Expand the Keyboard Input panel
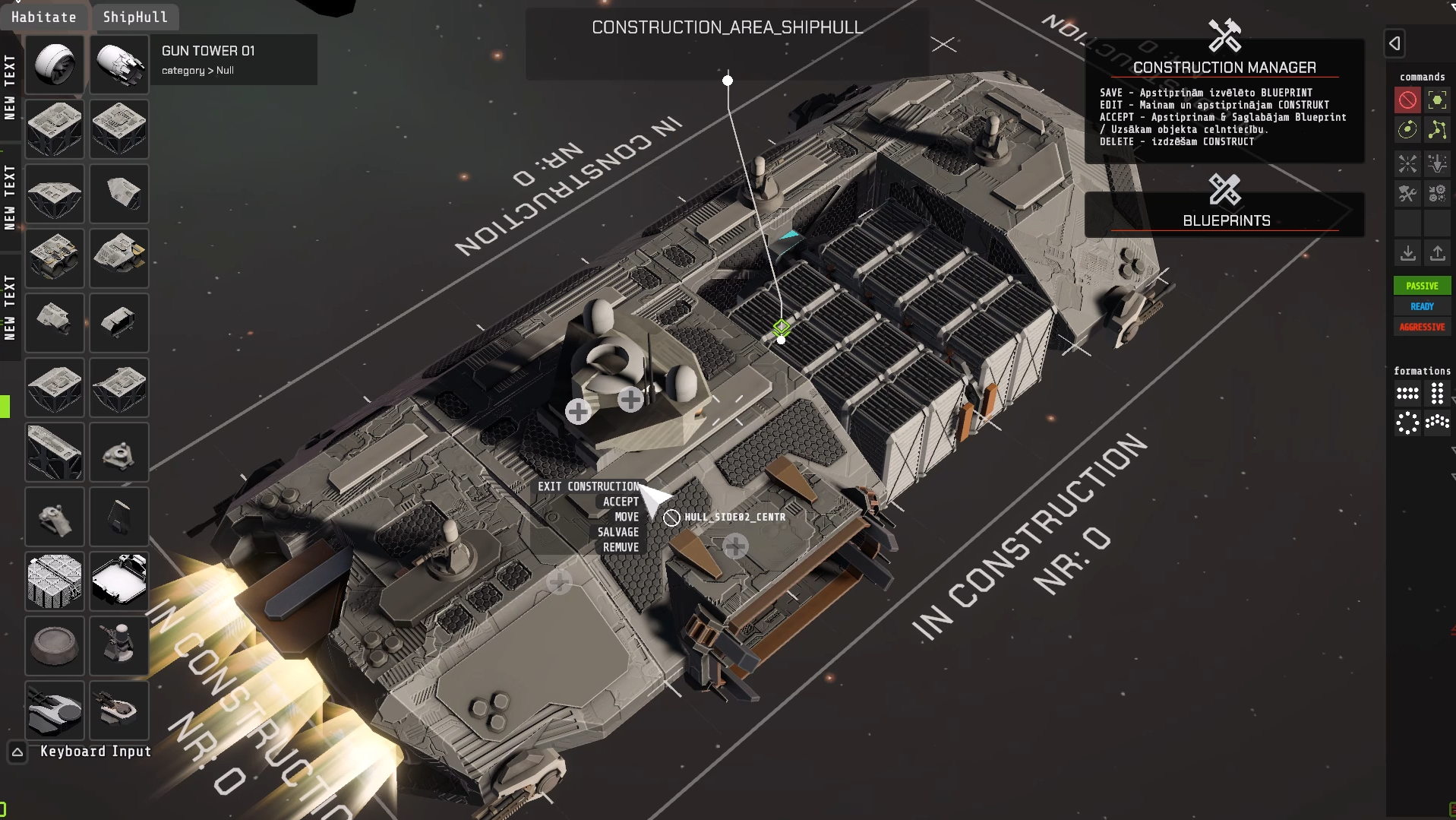The width and height of the screenshot is (1456, 820). 17,752
